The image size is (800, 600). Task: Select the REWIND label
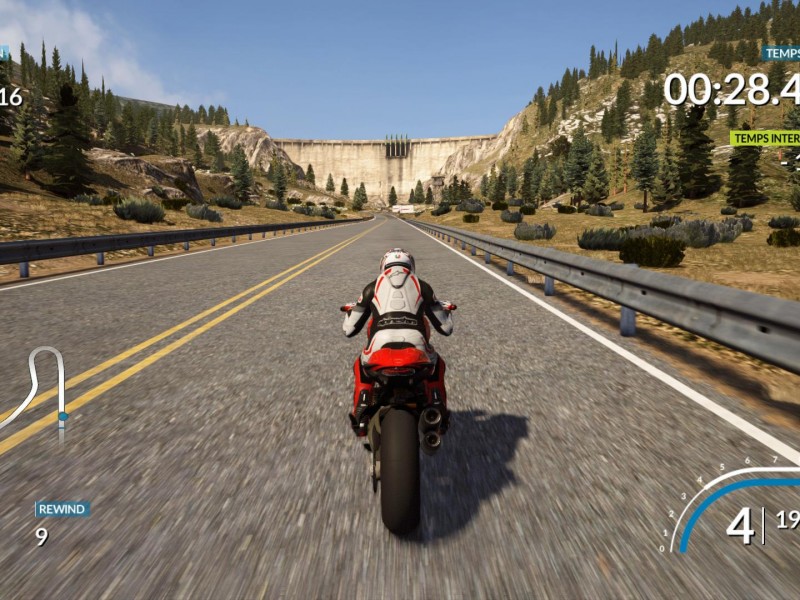click(x=62, y=509)
